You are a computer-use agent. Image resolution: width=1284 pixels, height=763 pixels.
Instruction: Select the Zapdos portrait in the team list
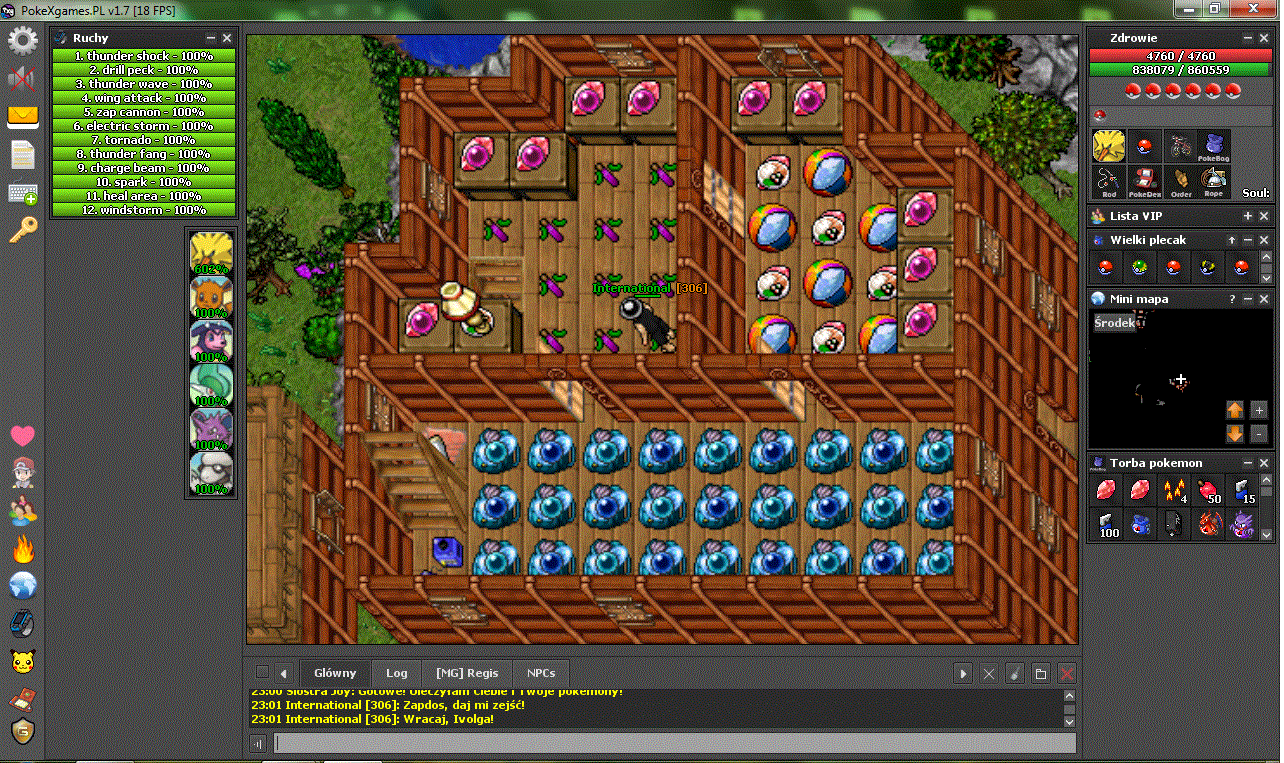tap(211, 253)
